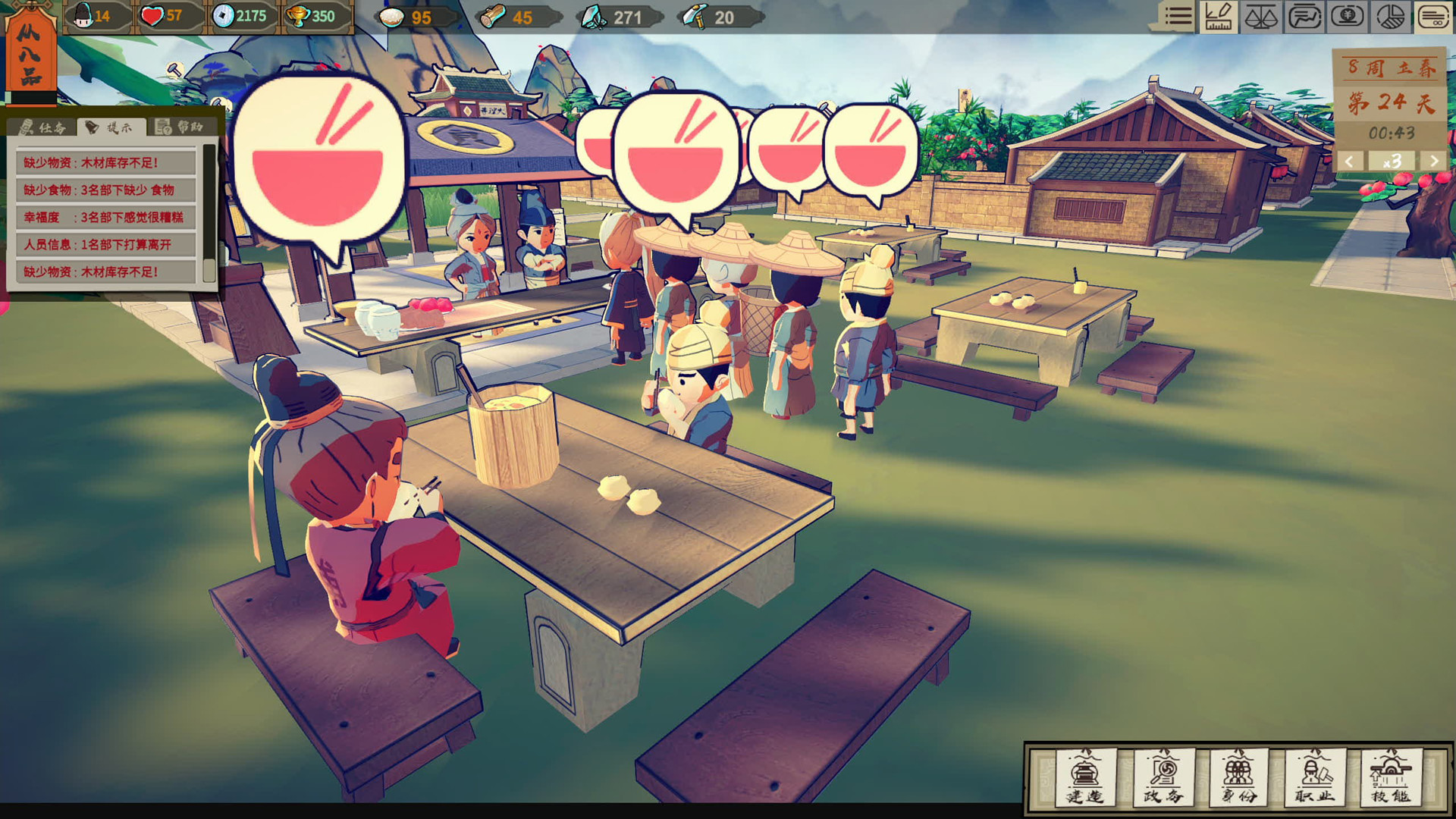
Task: Open the balance scales statistics panel
Action: [1260, 17]
